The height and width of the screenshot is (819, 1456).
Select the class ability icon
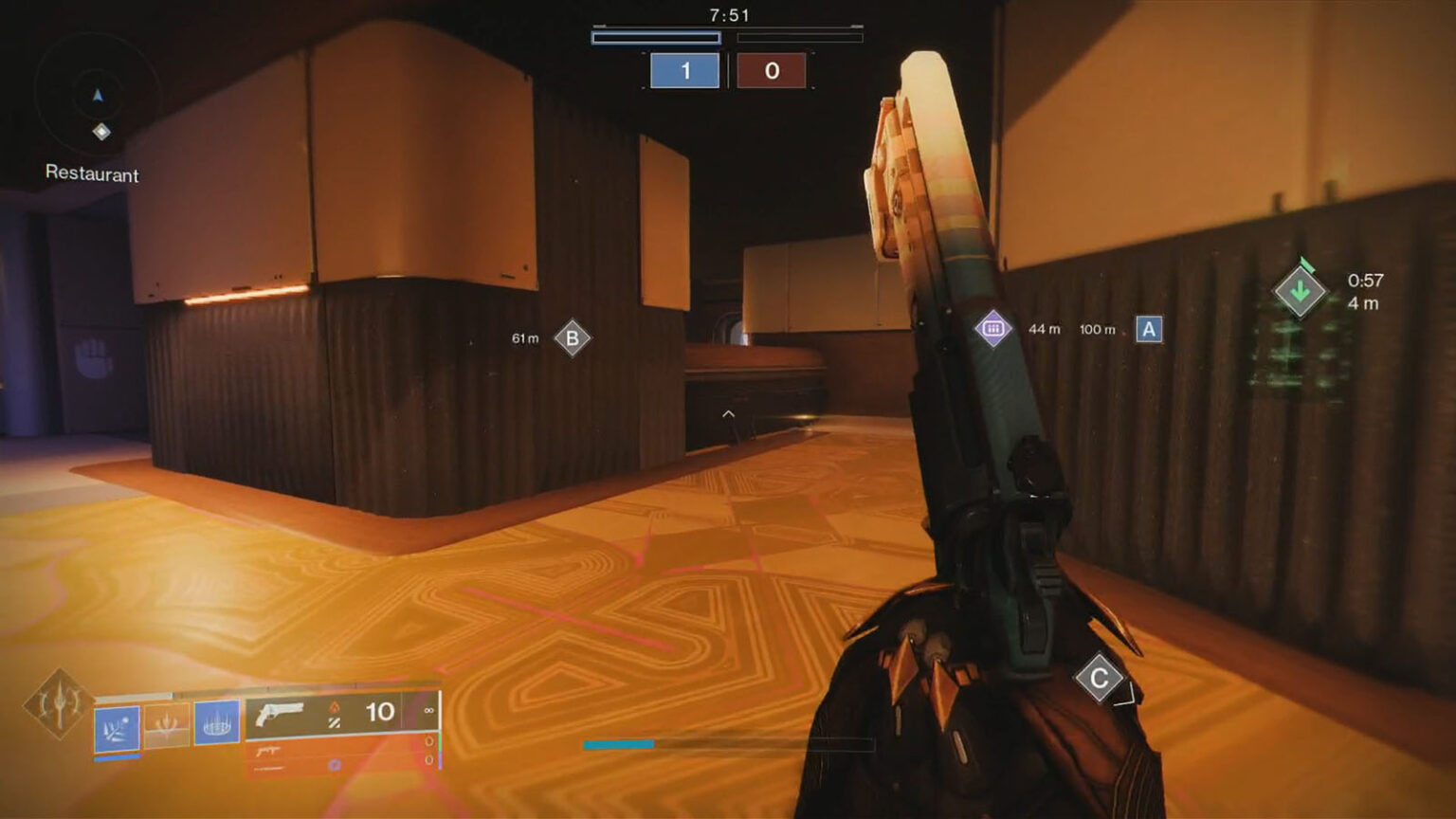point(218,725)
